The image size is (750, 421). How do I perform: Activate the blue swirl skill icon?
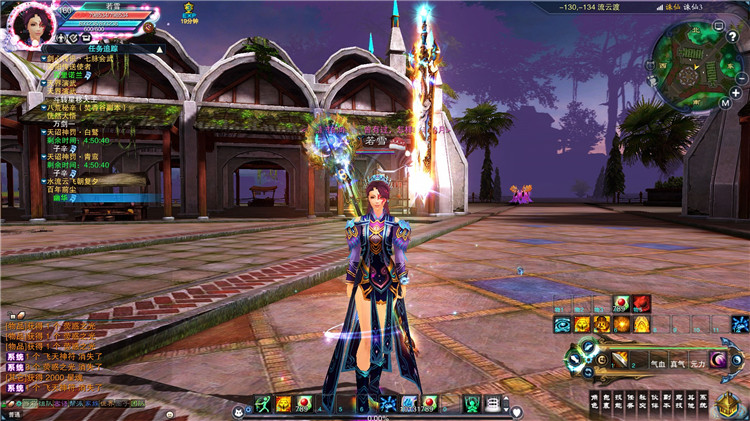[563, 324]
